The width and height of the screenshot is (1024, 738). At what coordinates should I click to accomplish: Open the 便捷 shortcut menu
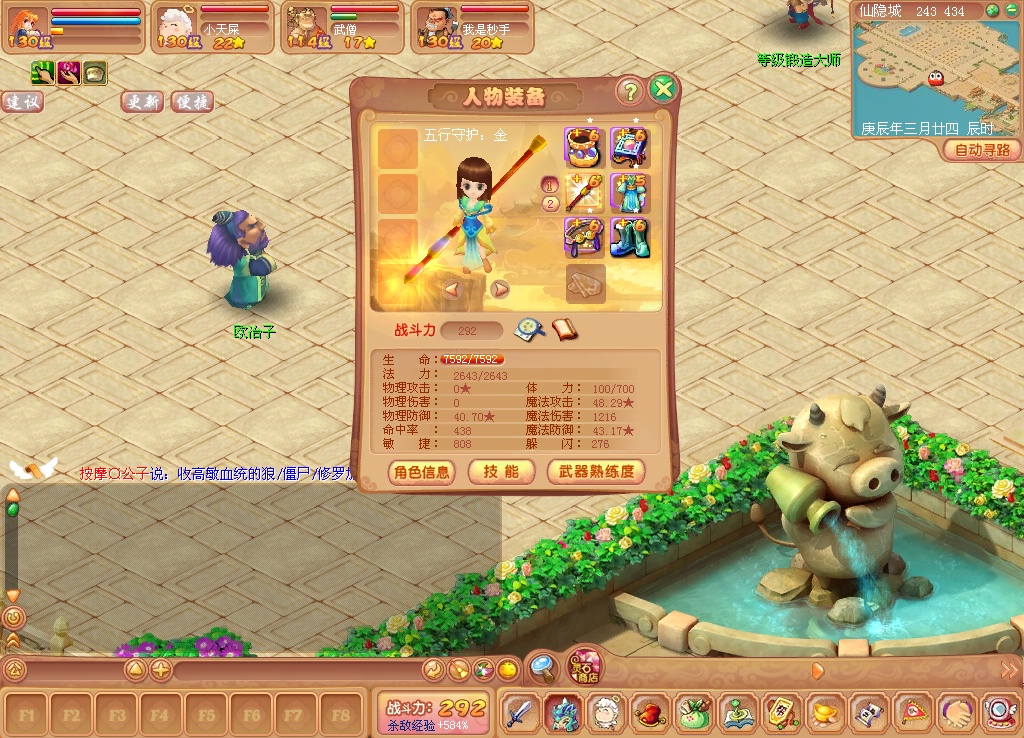pyautogui.click(x=192, y=102)
